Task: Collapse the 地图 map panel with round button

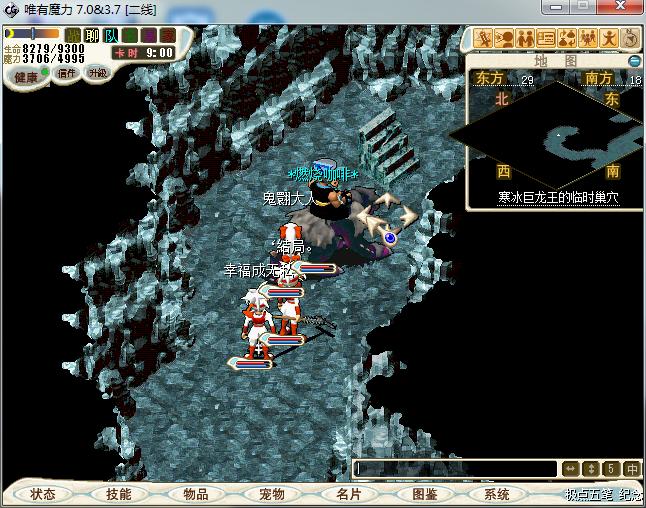Action: (x=634, y=60)
